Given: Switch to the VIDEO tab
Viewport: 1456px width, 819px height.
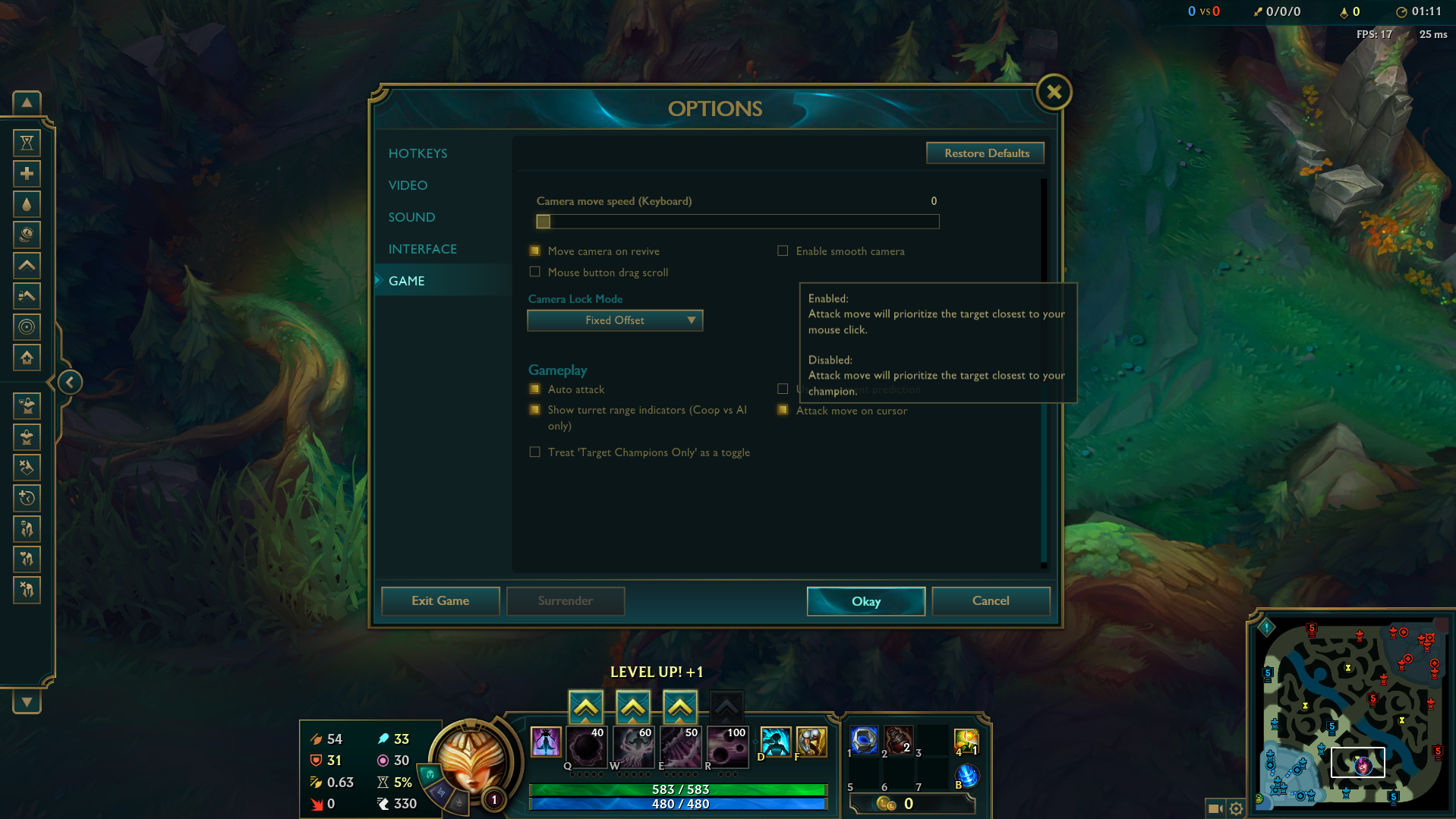Looking at the screenshot, I should 408,184.
